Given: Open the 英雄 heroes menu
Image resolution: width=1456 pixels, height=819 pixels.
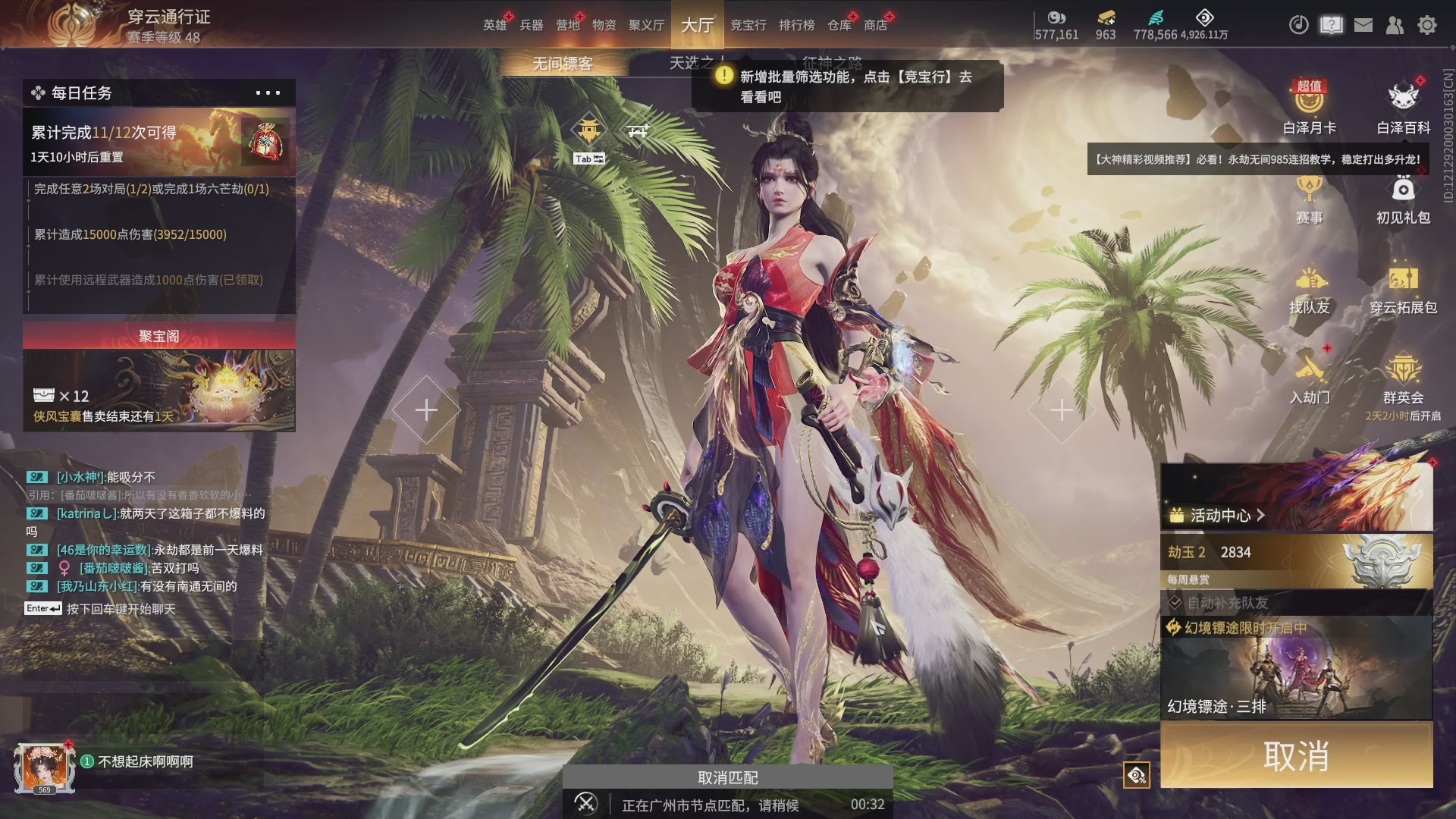Looking at the screenshot, I should pos(494,25).
